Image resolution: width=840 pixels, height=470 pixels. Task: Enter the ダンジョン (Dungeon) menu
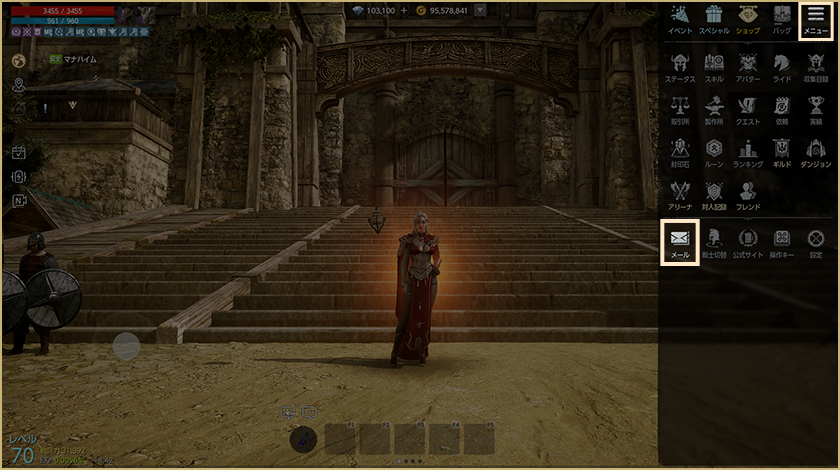point(816,151)
